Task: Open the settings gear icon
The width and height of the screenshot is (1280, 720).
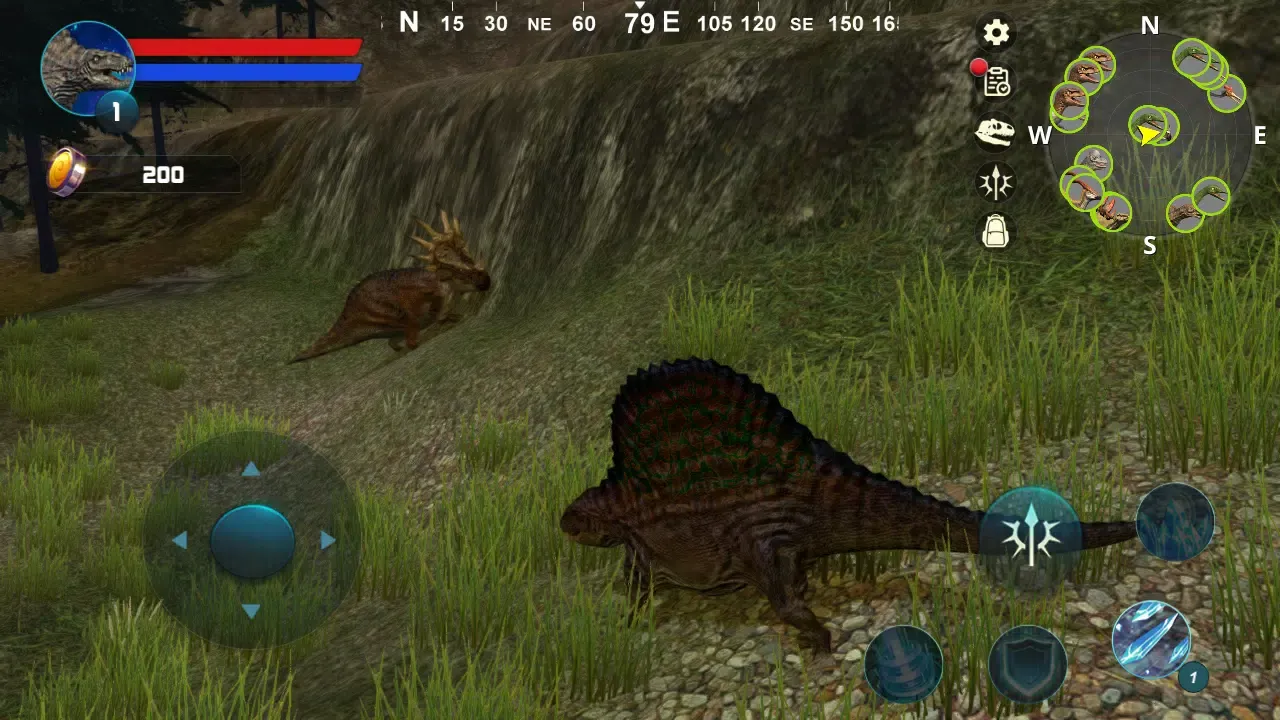Action: 995,33
